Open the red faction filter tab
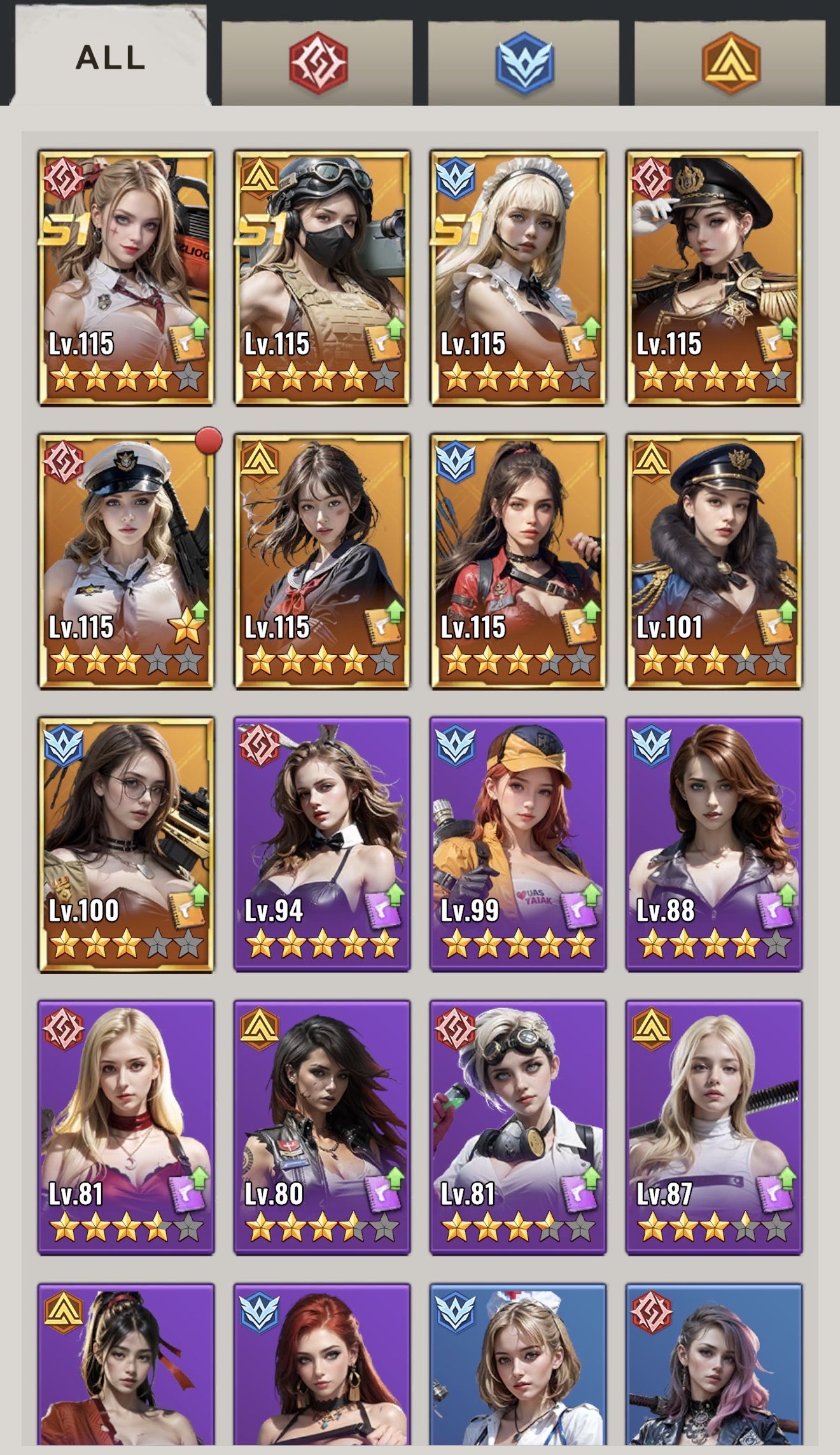840x1455 pixels. tap(318, 62)
